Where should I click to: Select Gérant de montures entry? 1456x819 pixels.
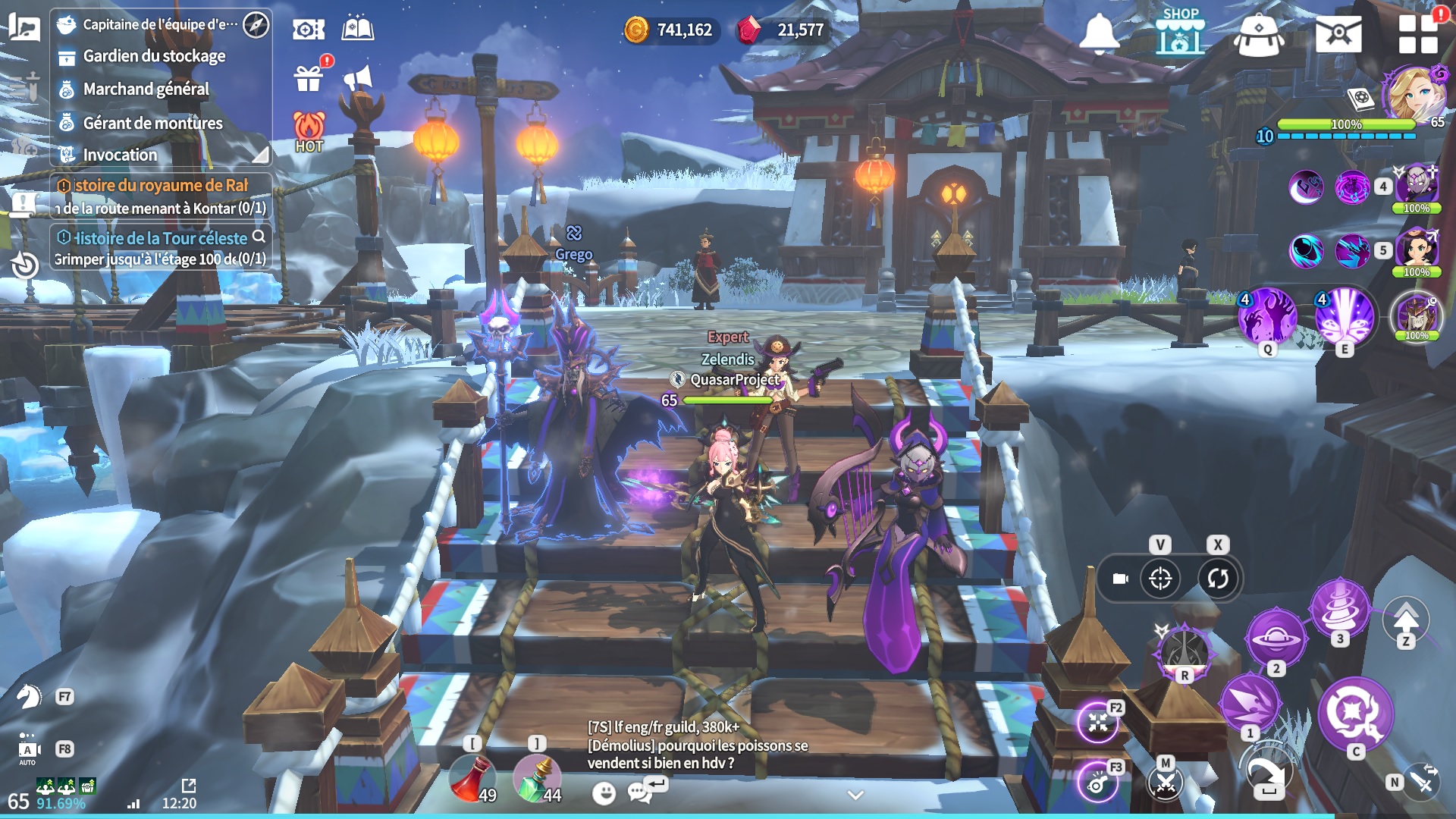152,123
